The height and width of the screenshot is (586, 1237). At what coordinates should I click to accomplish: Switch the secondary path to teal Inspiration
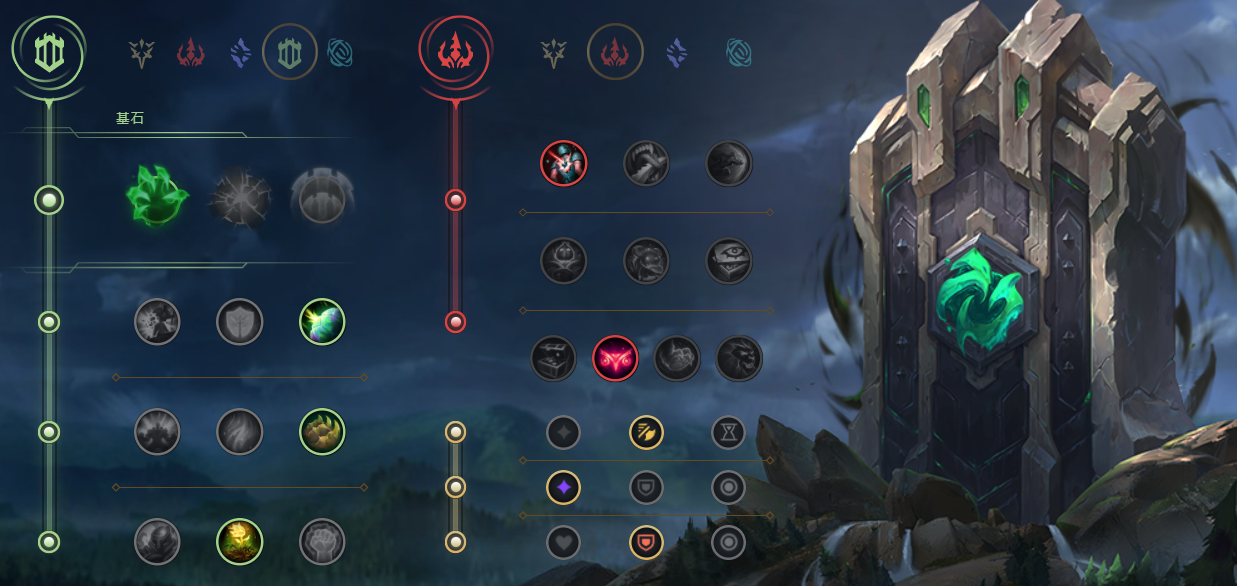739,52
